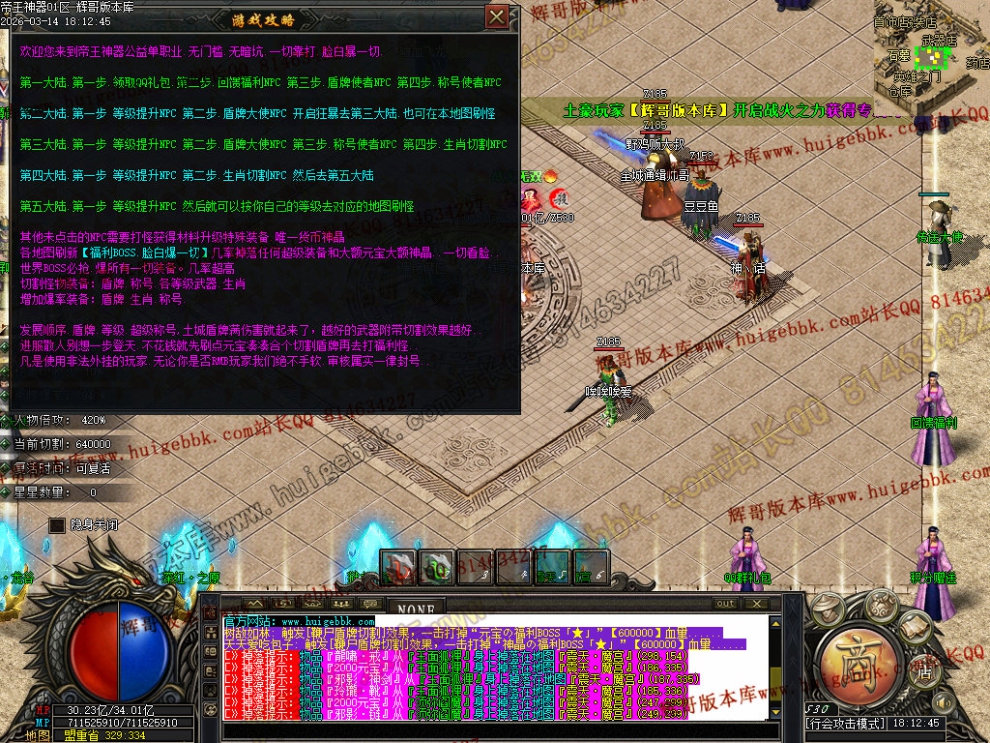Open the 地图 map button
The height and width of the screenshot is (743, 990).
(37, 735)
